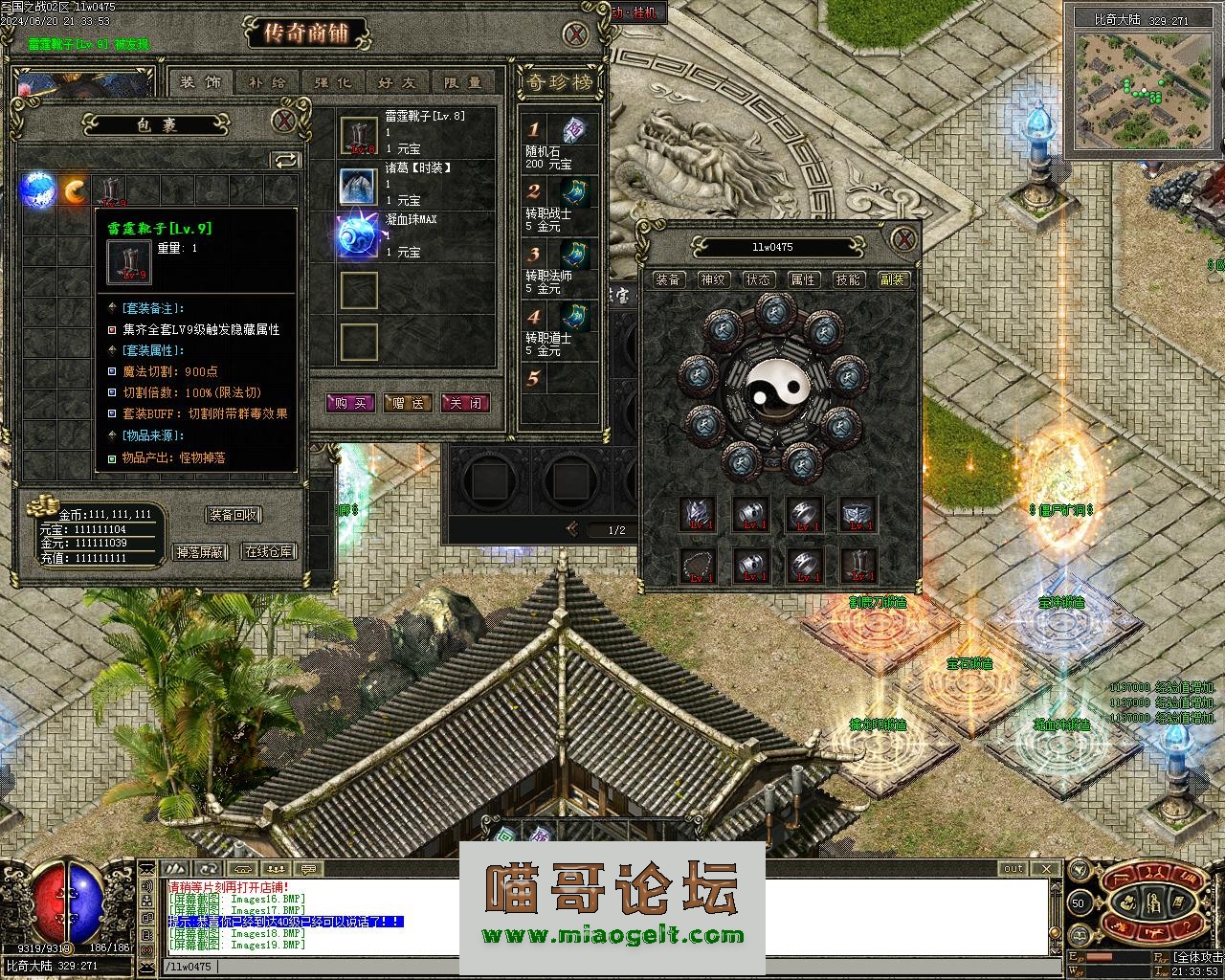Close the 包裹 bag window

tap(283, 122)
